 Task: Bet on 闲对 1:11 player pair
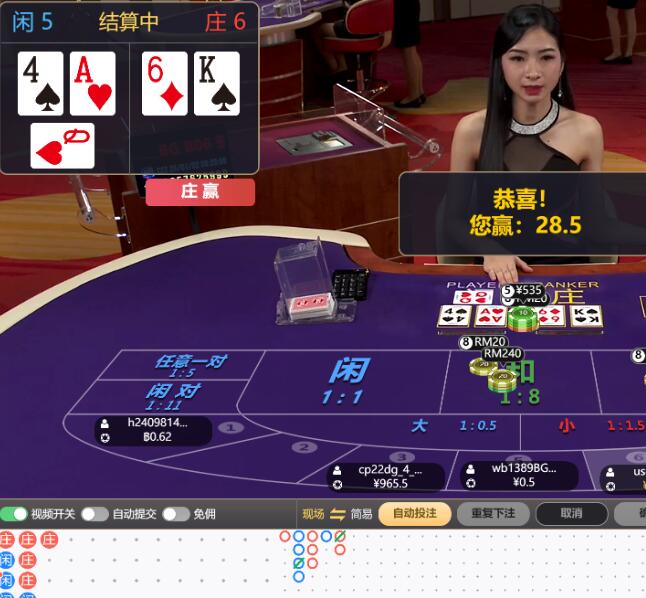pos(172,396)
